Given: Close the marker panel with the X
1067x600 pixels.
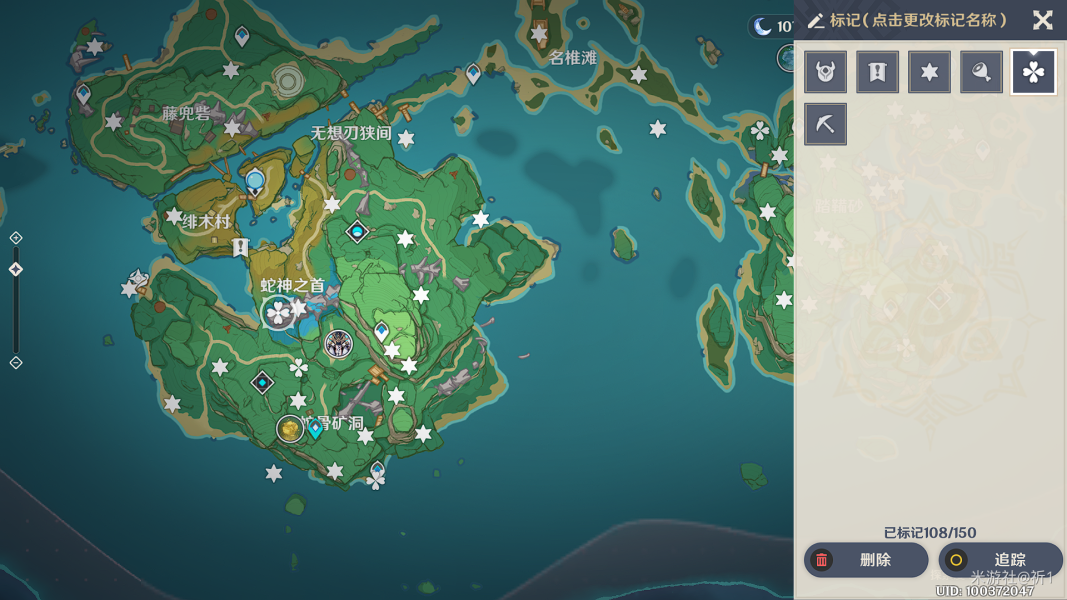Looking at the screenshot, I should (1042, 20).
